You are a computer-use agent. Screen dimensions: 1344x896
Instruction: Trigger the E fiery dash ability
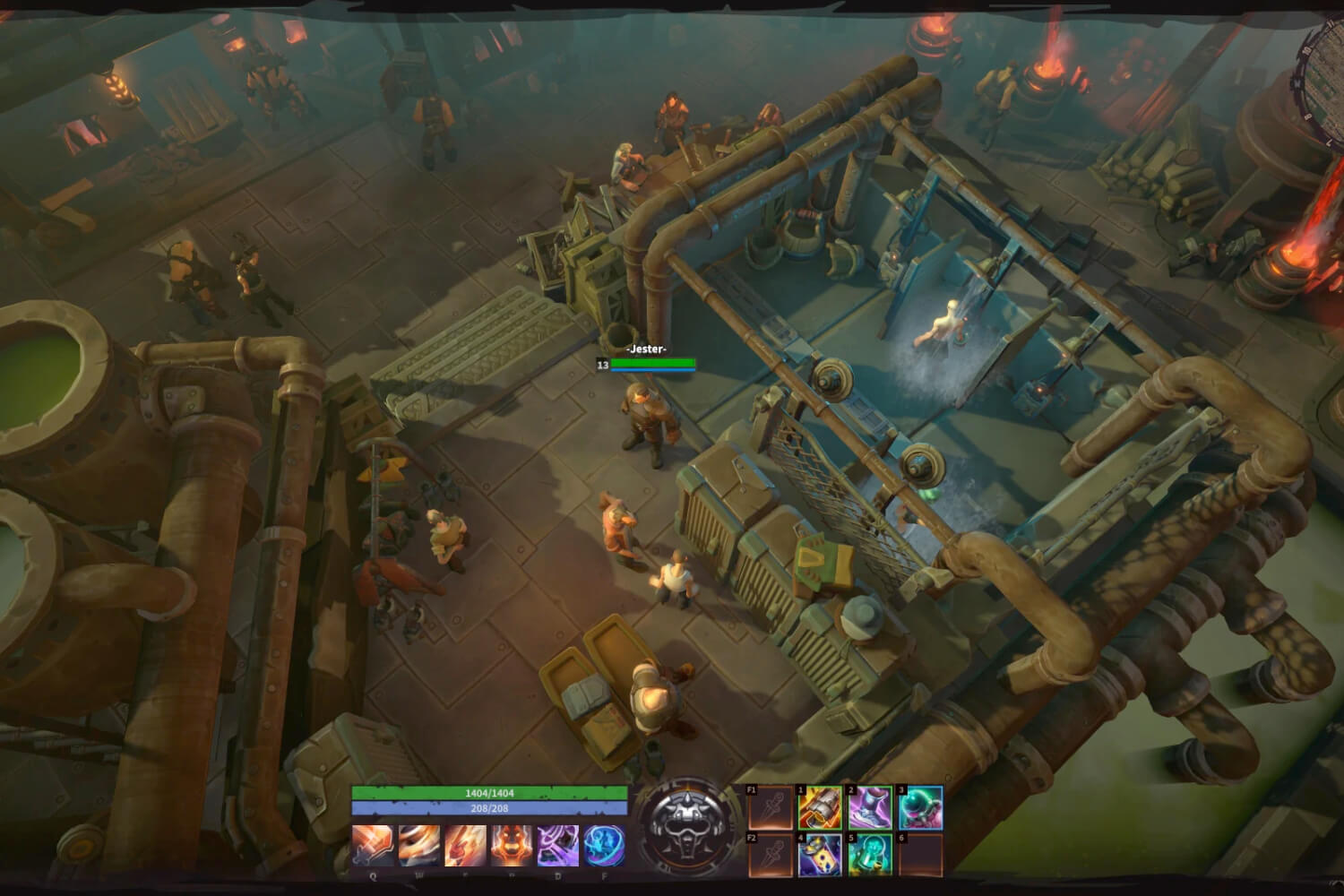tap(464, 845)
